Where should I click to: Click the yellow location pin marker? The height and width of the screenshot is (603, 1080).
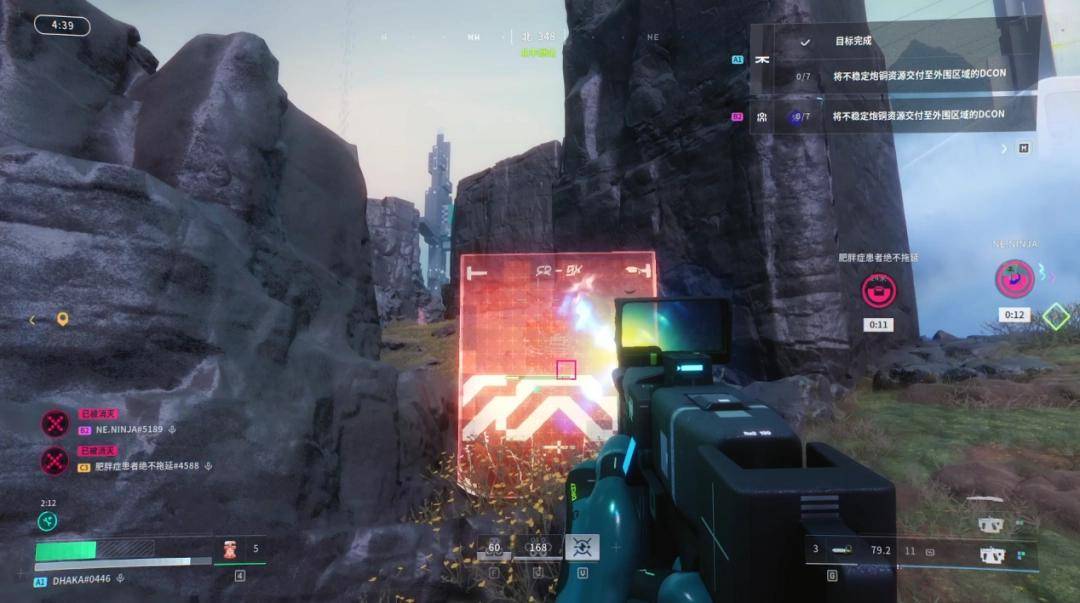pos(62,319)
